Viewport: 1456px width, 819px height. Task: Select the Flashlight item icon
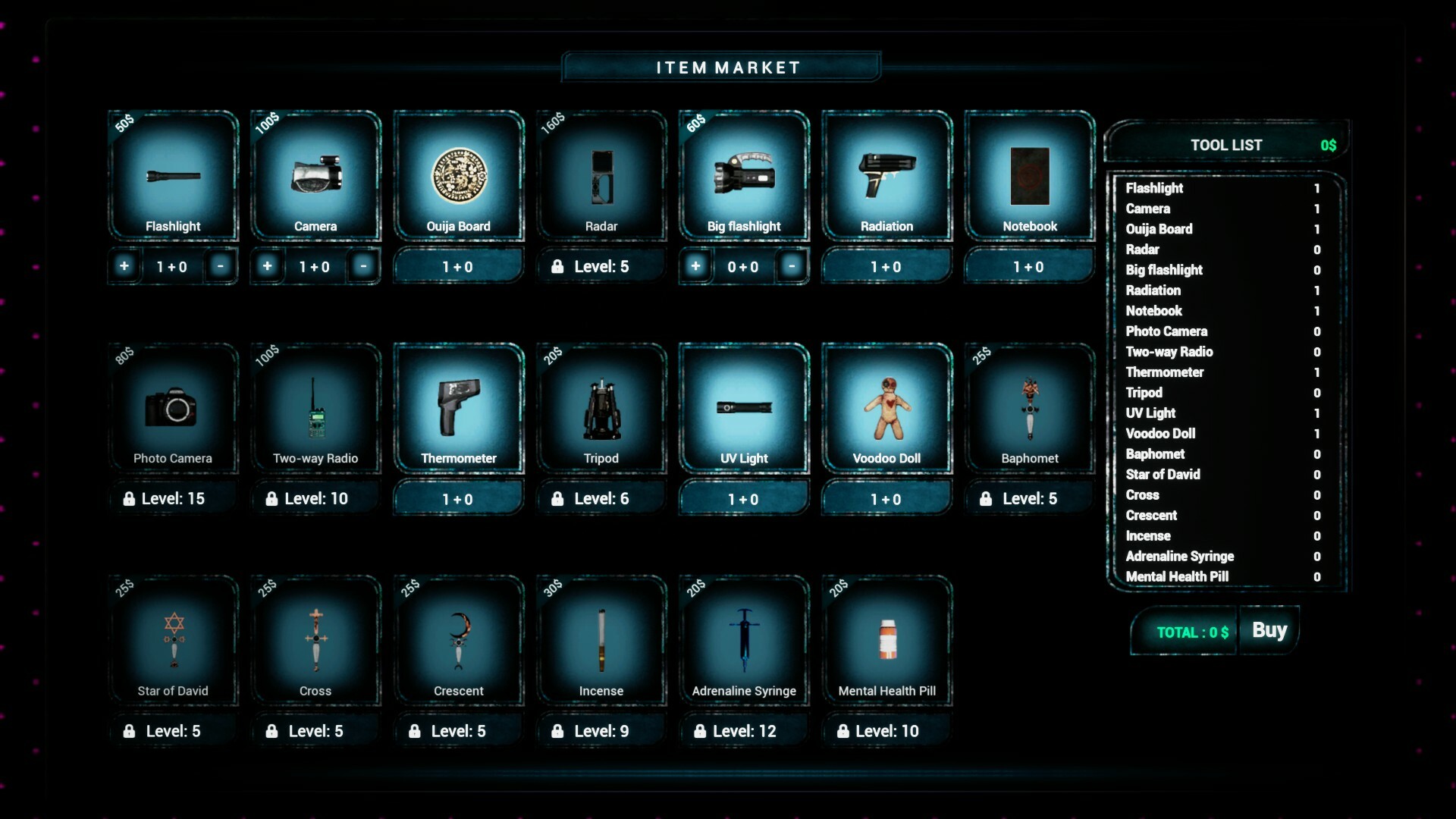[173, 176]
